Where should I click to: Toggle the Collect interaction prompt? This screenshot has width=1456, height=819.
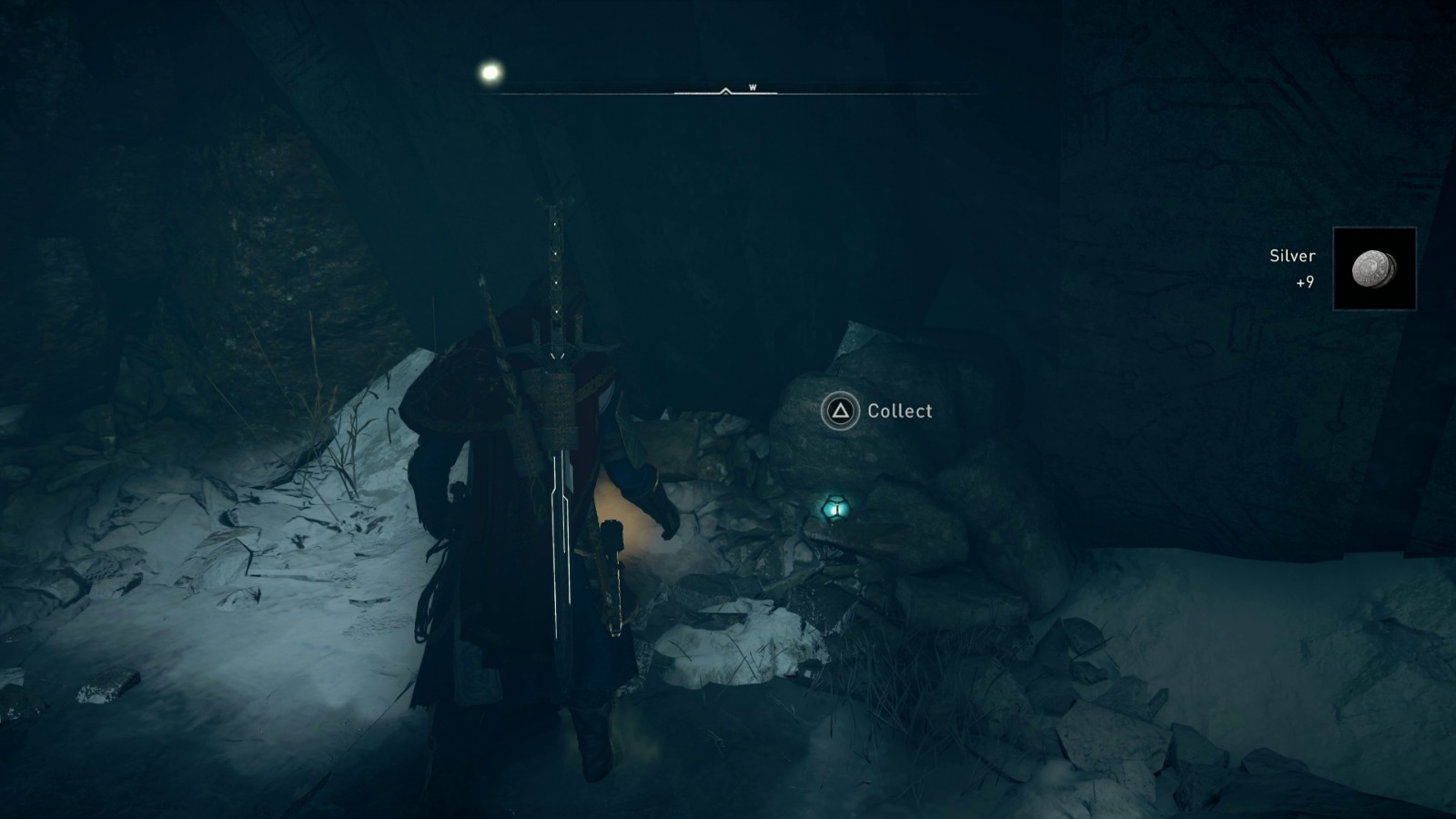pos(879,411)
